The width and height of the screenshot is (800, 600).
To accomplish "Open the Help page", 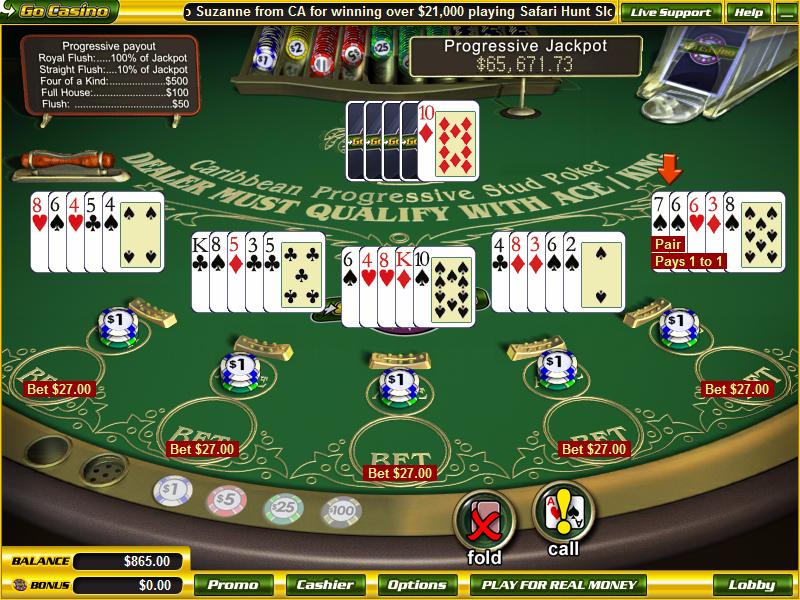I will point(748,13).
